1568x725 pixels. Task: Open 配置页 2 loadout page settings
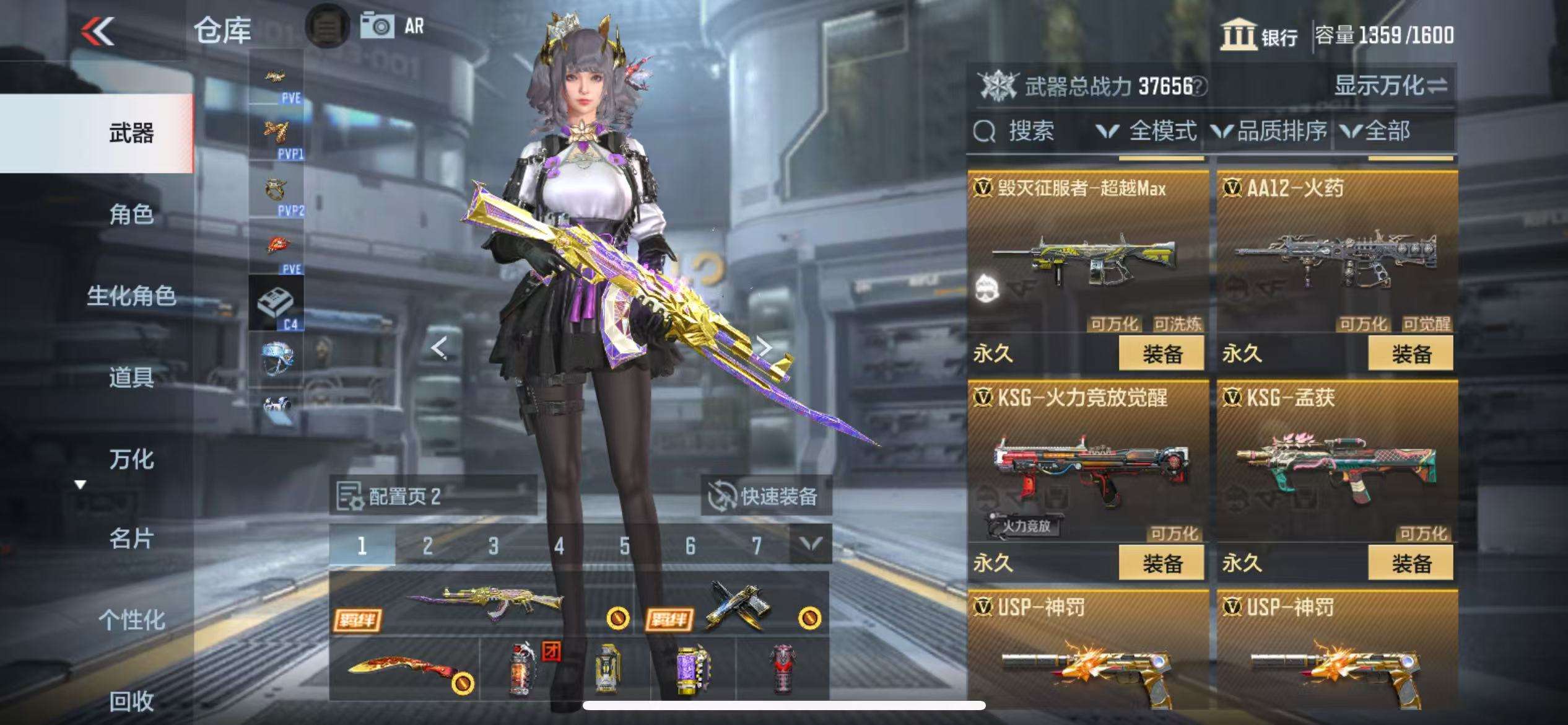(432, 496)
